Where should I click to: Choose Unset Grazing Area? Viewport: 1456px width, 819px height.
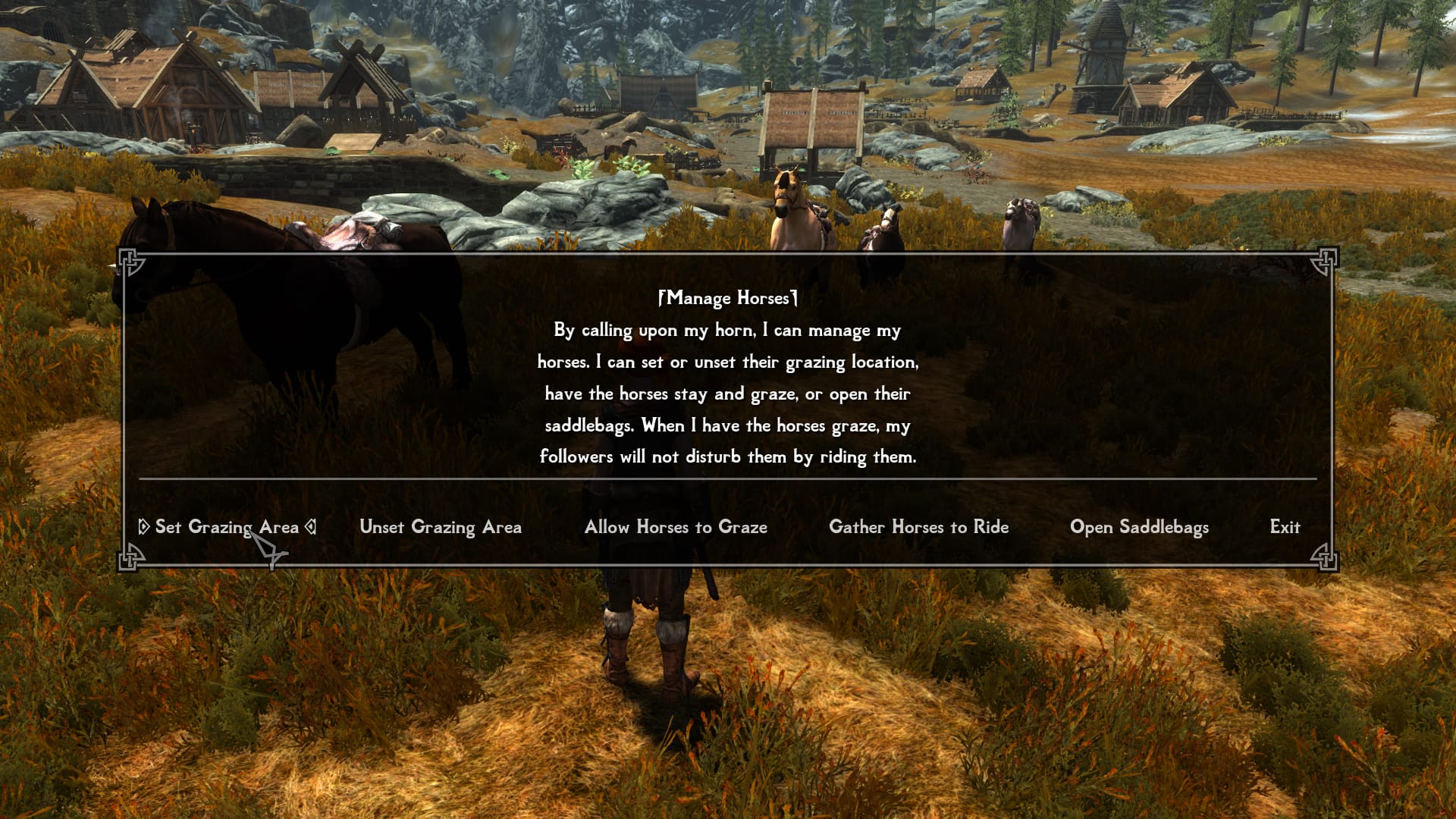click(441, 527)
